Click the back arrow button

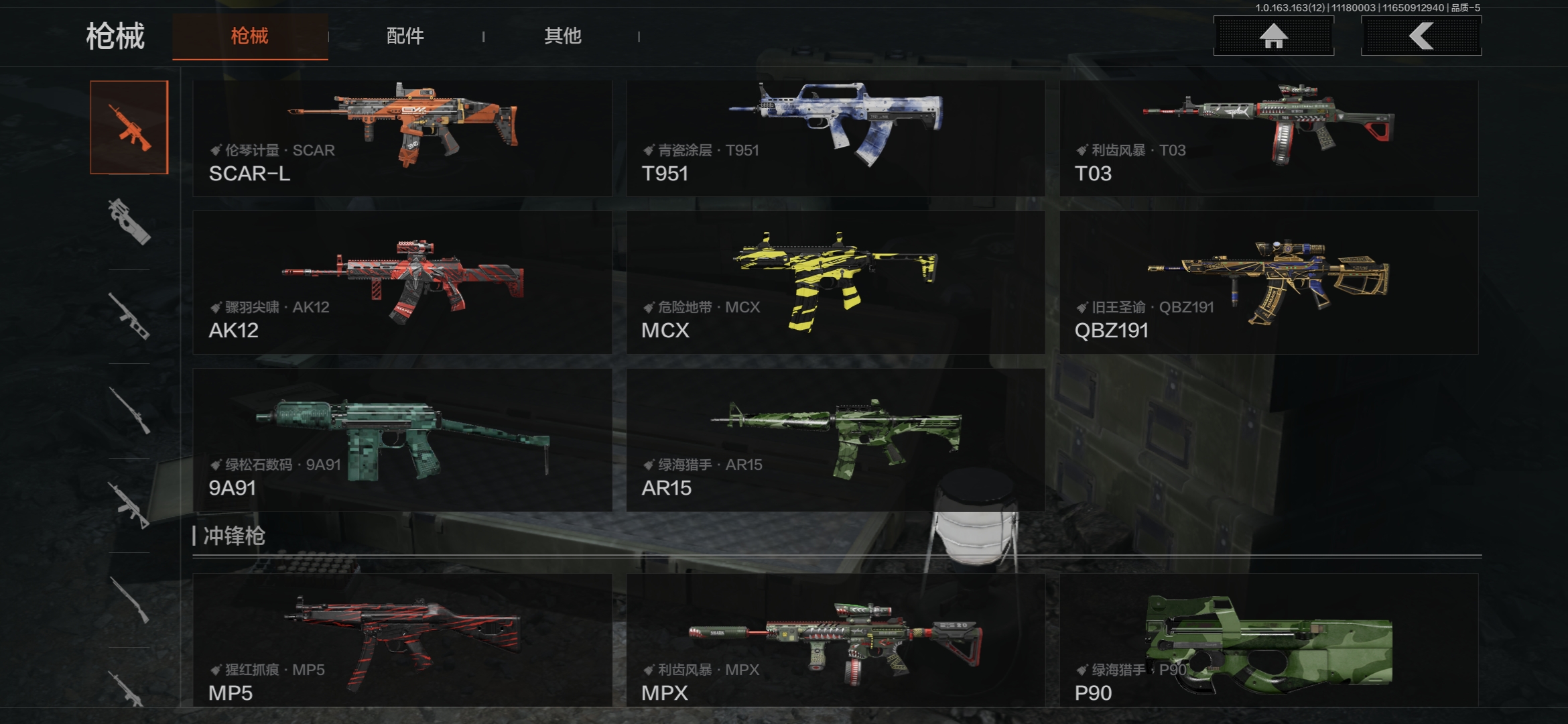coord(1421,36)
